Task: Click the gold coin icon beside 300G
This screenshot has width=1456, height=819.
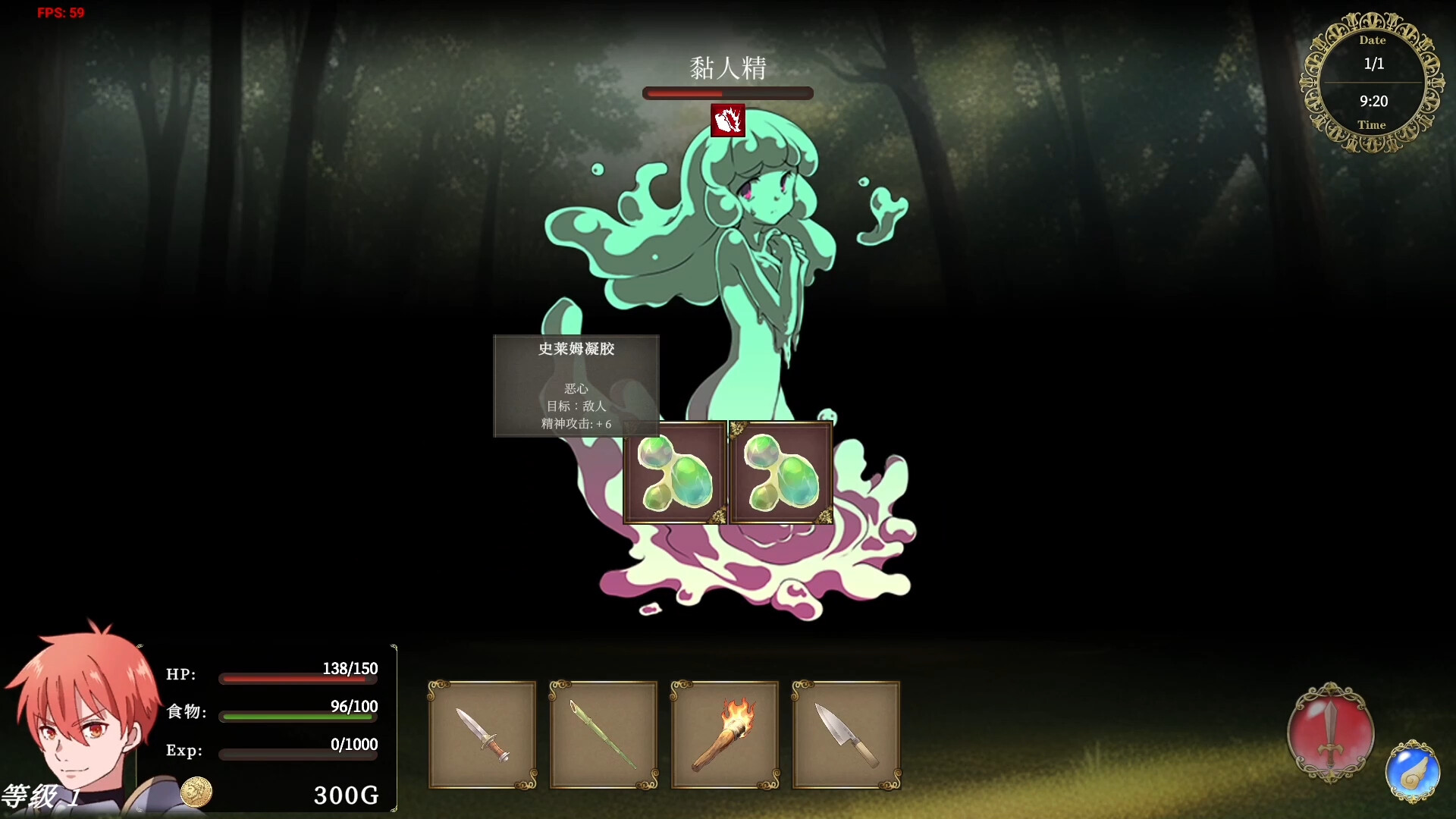Action: [196, 792]
